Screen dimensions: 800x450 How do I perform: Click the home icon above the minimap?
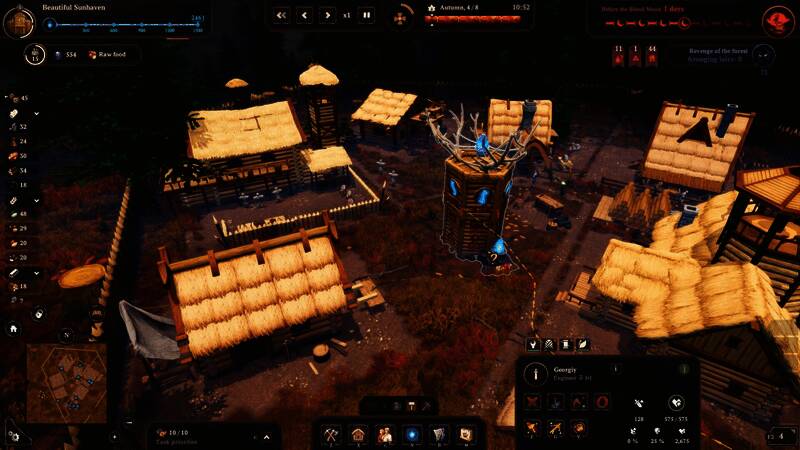(13, 328)
